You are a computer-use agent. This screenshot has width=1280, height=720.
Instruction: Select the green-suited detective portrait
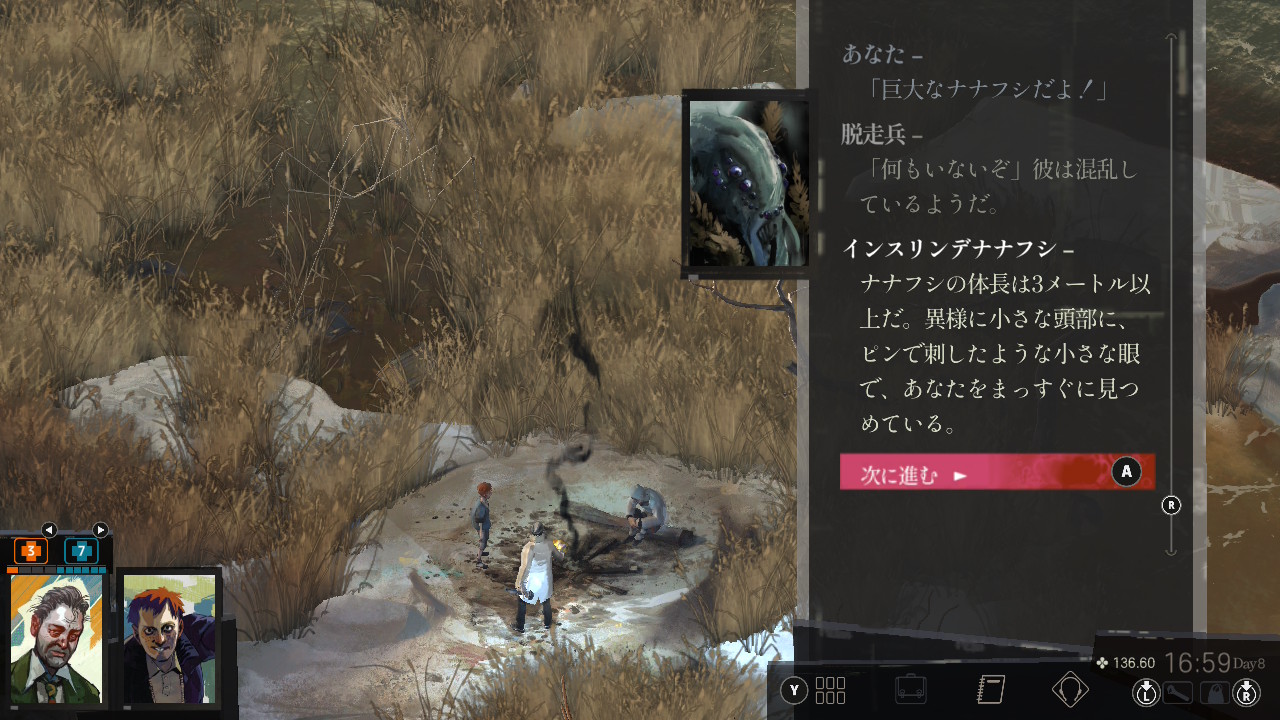click(57, 638)
